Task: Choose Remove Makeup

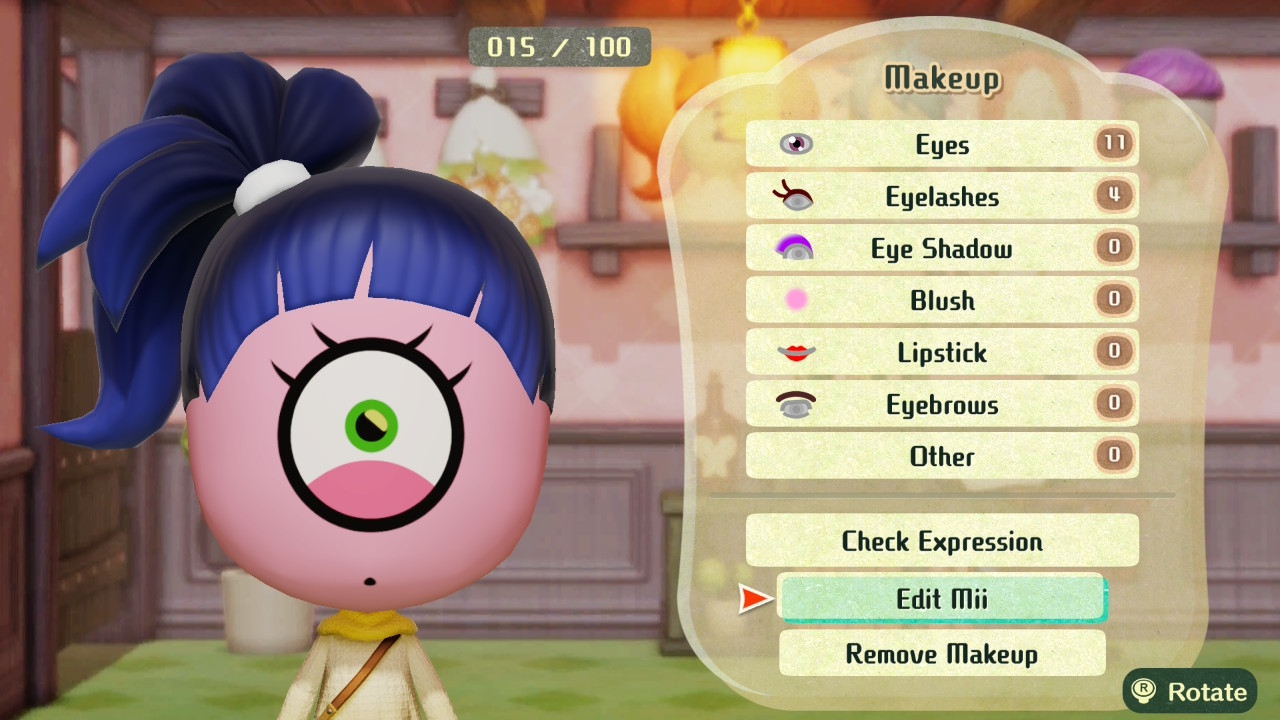Action: click(x=941, y=654)
